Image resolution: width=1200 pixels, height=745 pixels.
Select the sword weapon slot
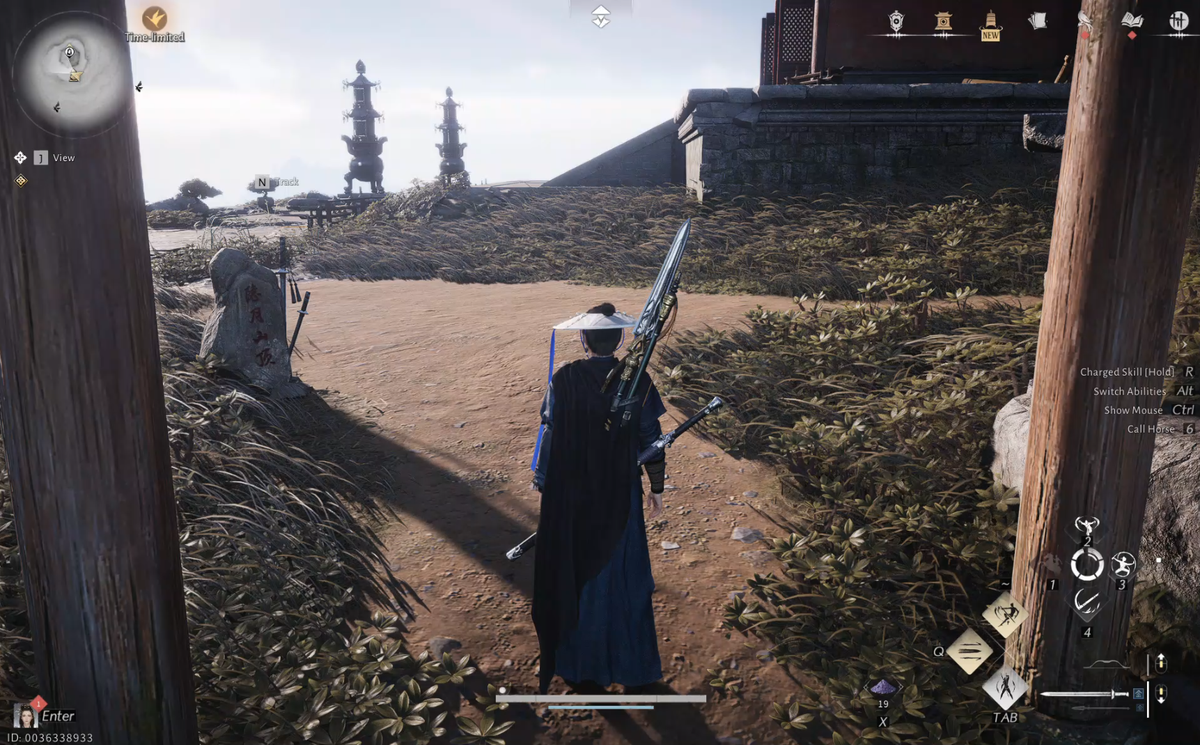coord(1085,694)
